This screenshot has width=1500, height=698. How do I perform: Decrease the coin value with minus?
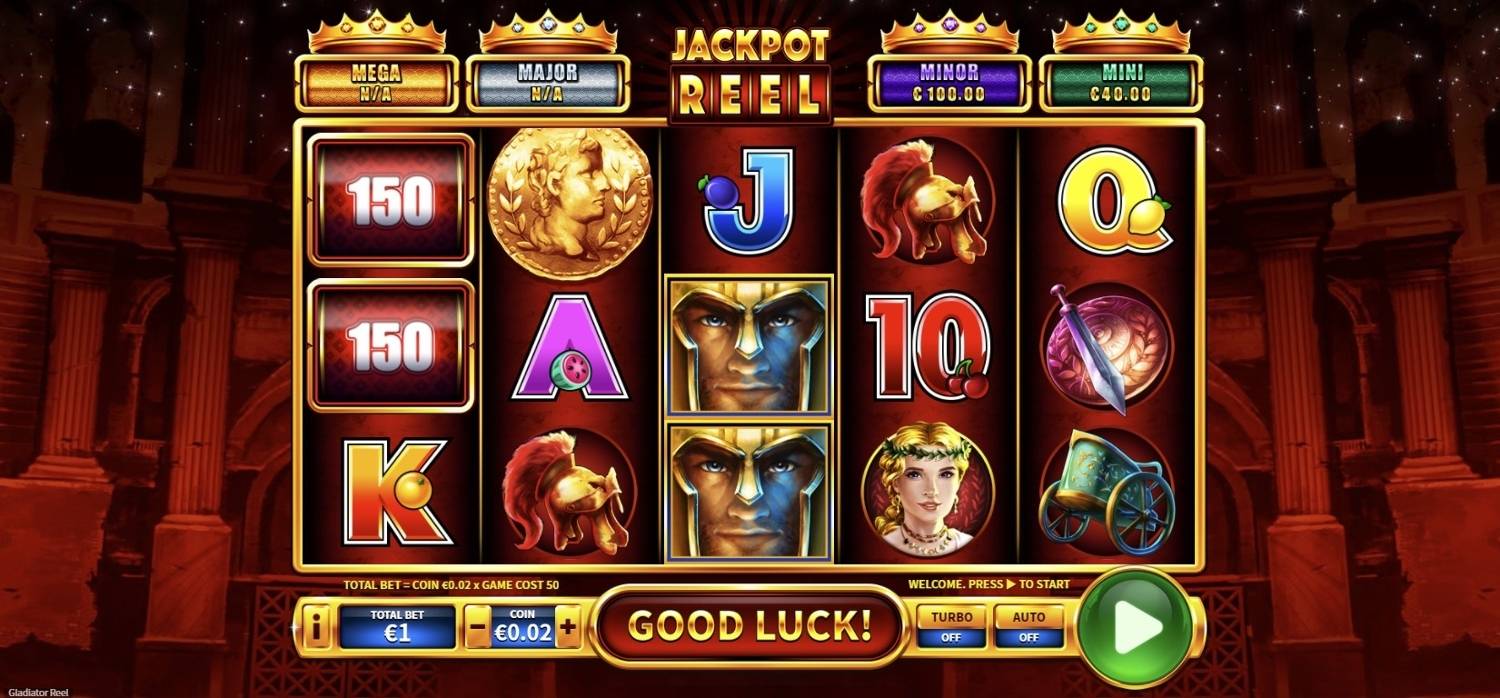(x=478, y=628)
